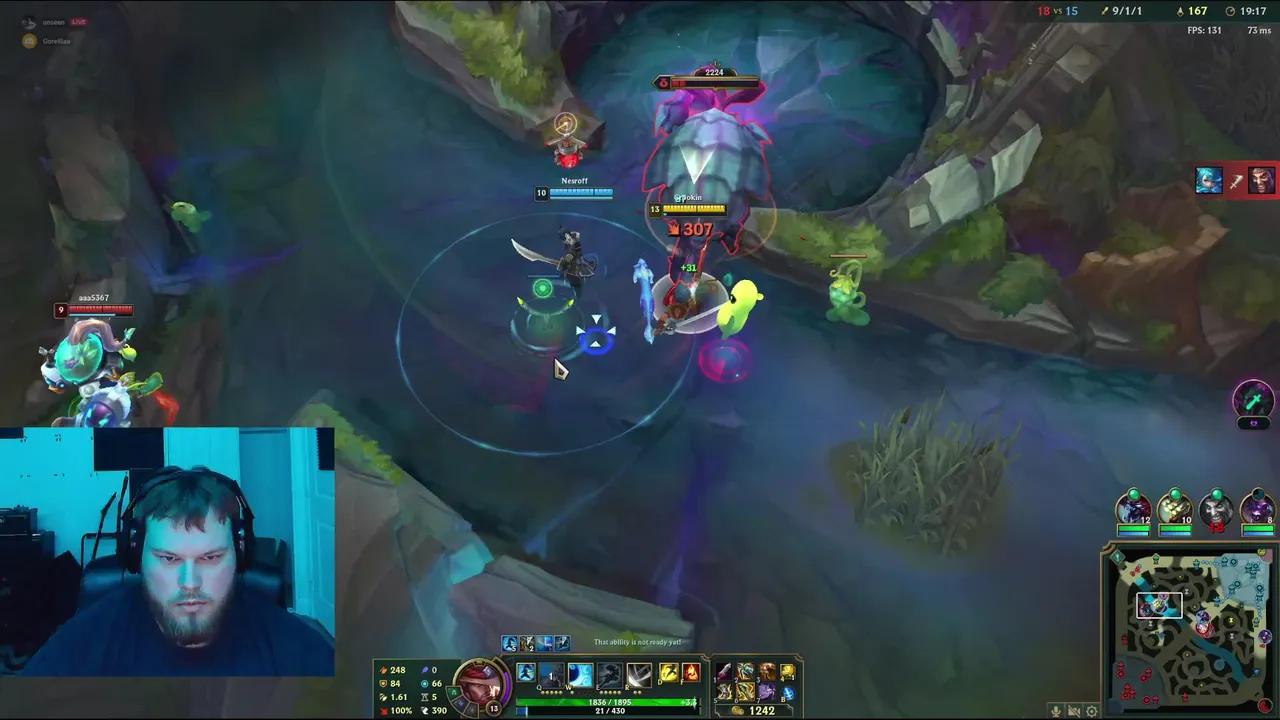The height and width of the screenshot is (720, 1280).
Task: Click the purple item in inventory slot 7
Action: [x=767, y=692]
